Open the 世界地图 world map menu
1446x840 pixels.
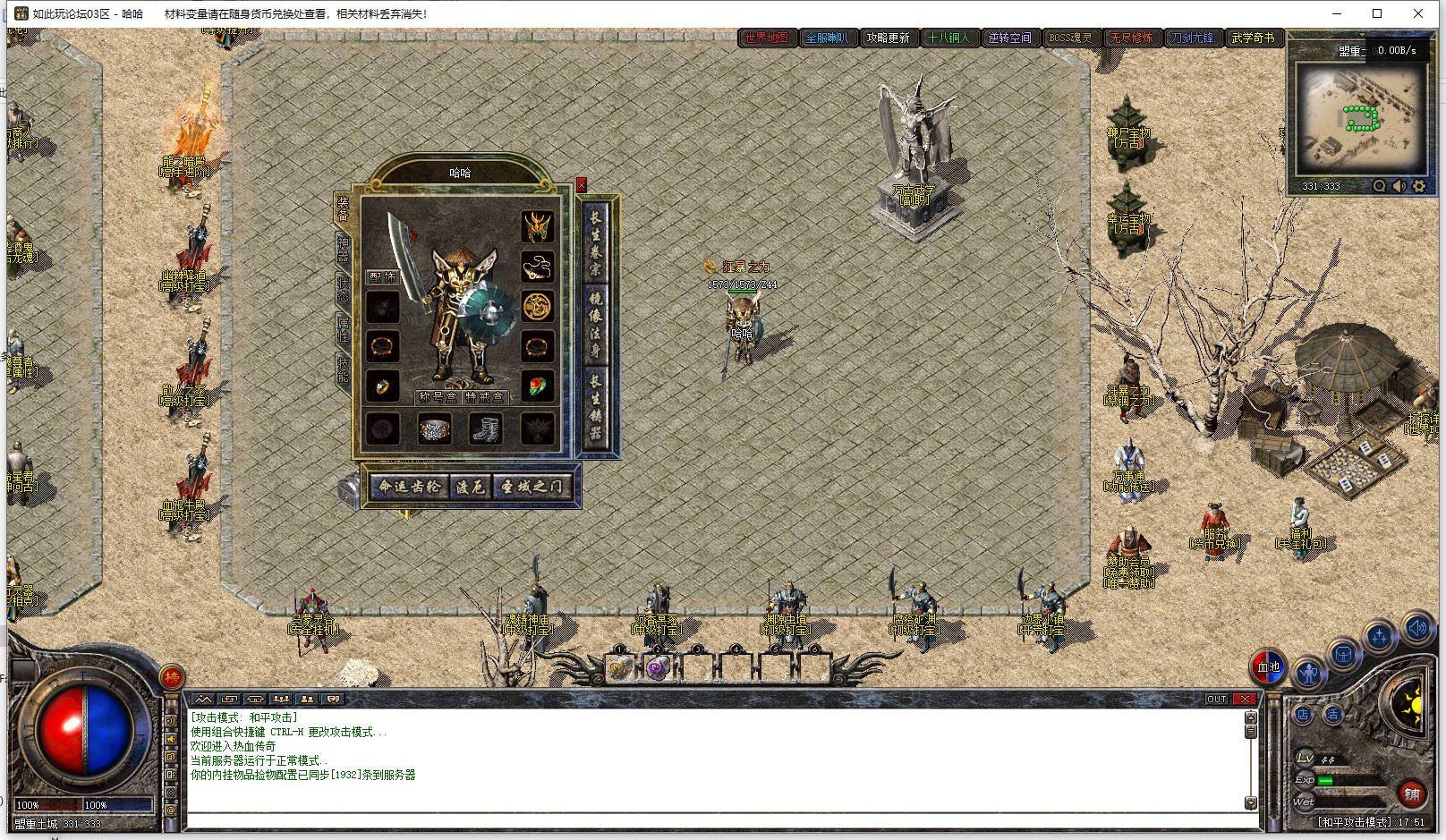click(767, 38)
